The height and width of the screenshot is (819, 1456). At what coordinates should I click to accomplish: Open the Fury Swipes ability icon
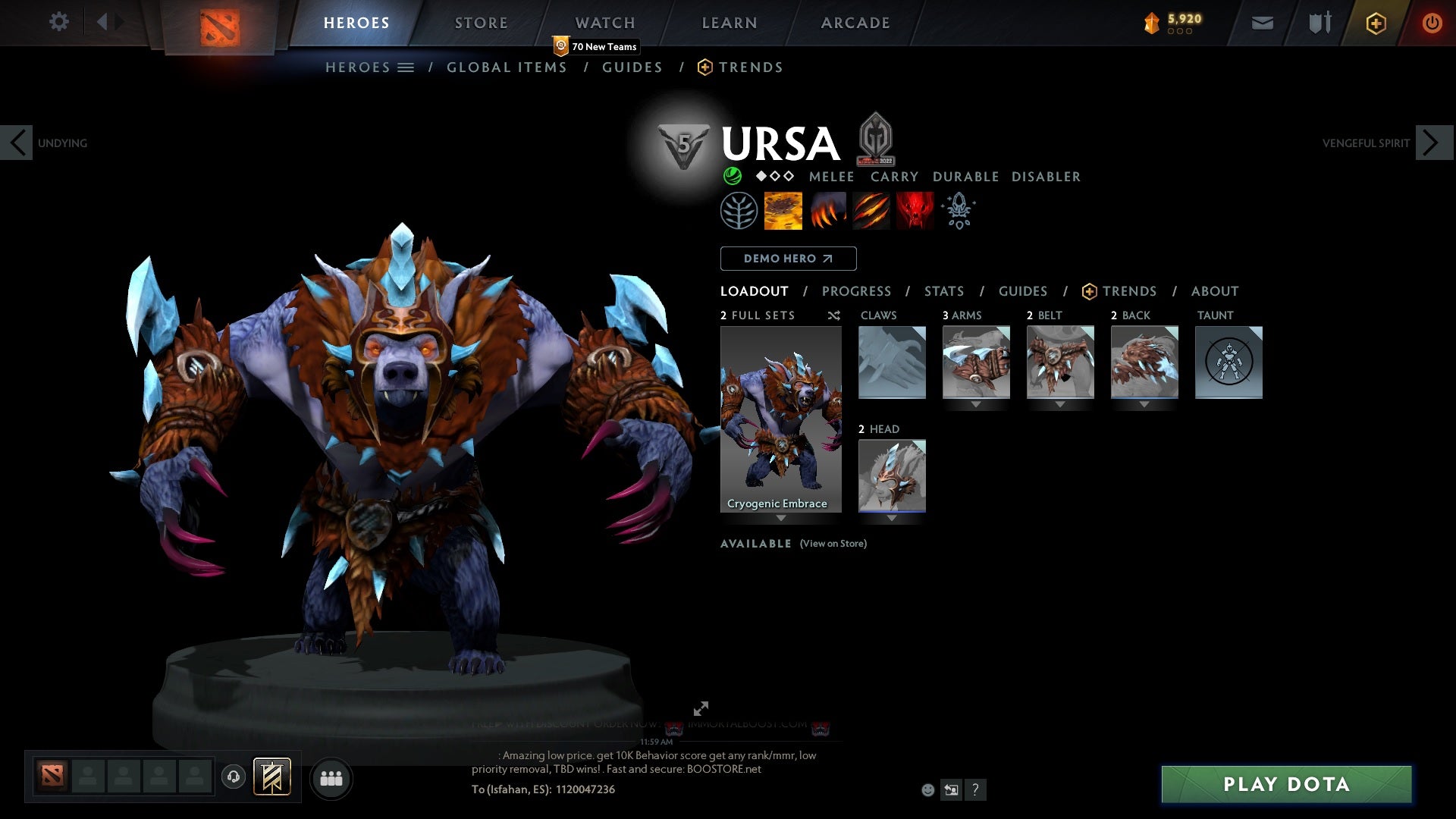(871, 210)
